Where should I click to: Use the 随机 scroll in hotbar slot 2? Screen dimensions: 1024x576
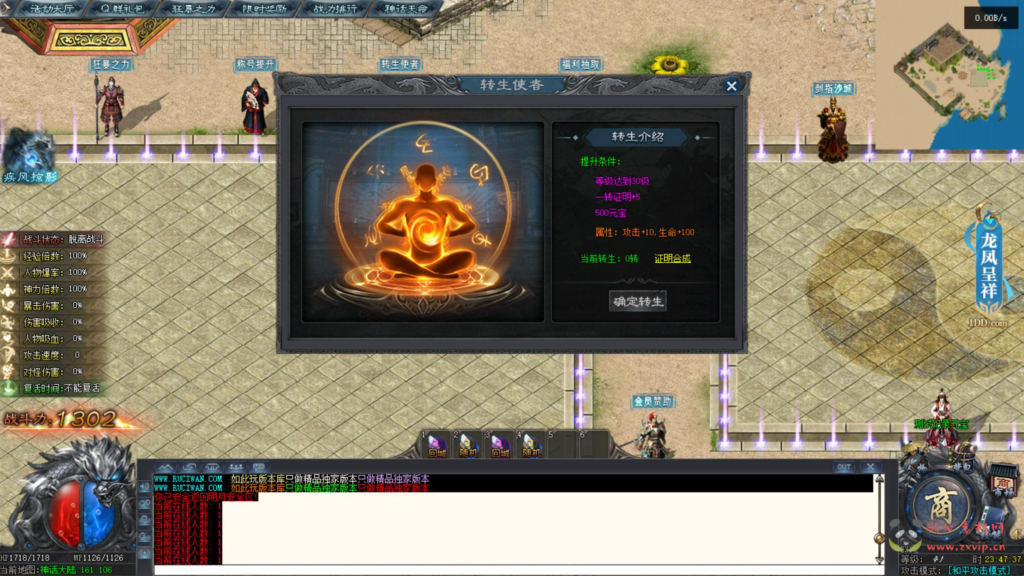coord(468,444)
